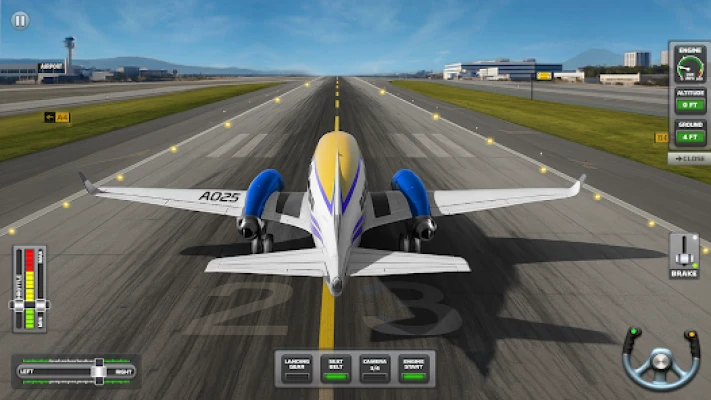This screenshot has height=400, width=711.
Task: Toggle the Landing Gear button
Action: click(x=297, y=366)
